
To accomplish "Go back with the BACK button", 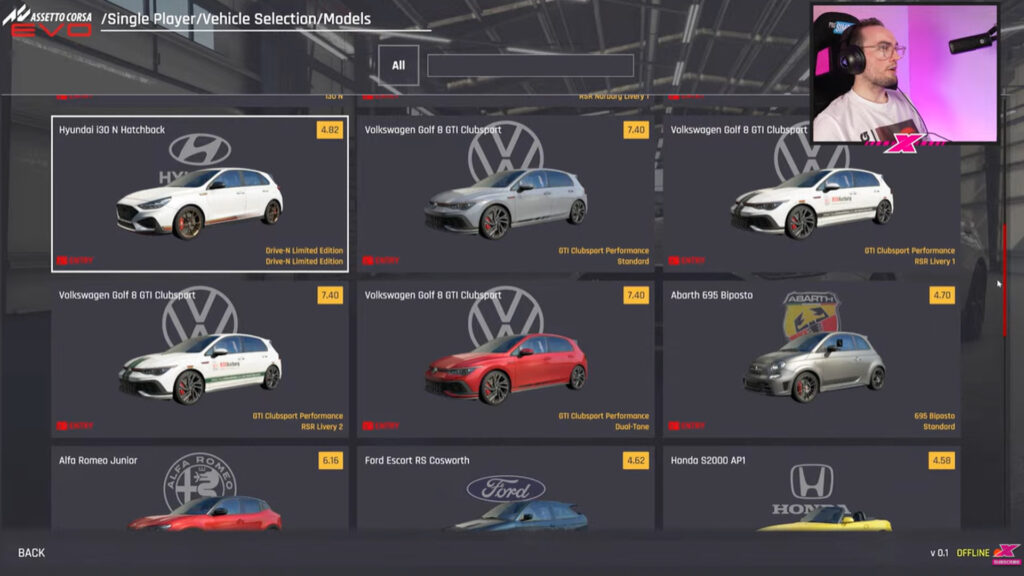I will point(31,553).
